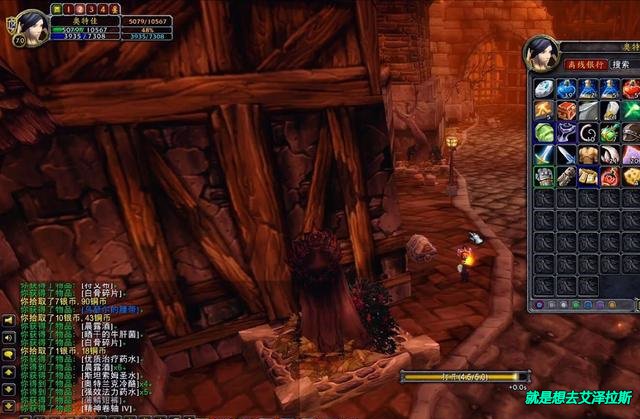Select the tan chest armor item

588,154
